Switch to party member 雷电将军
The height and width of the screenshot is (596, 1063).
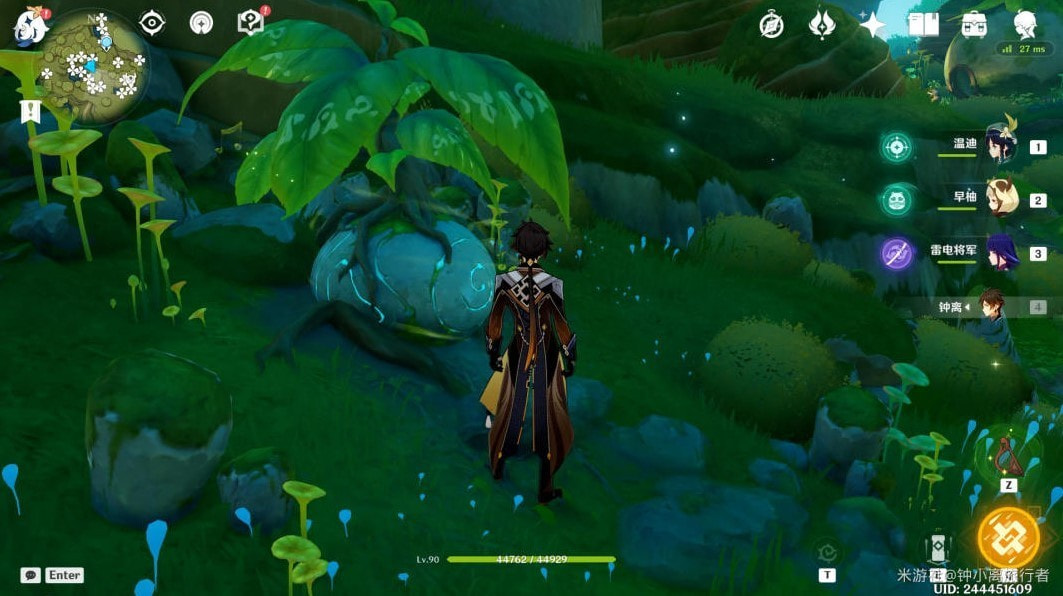point(1000,253)
